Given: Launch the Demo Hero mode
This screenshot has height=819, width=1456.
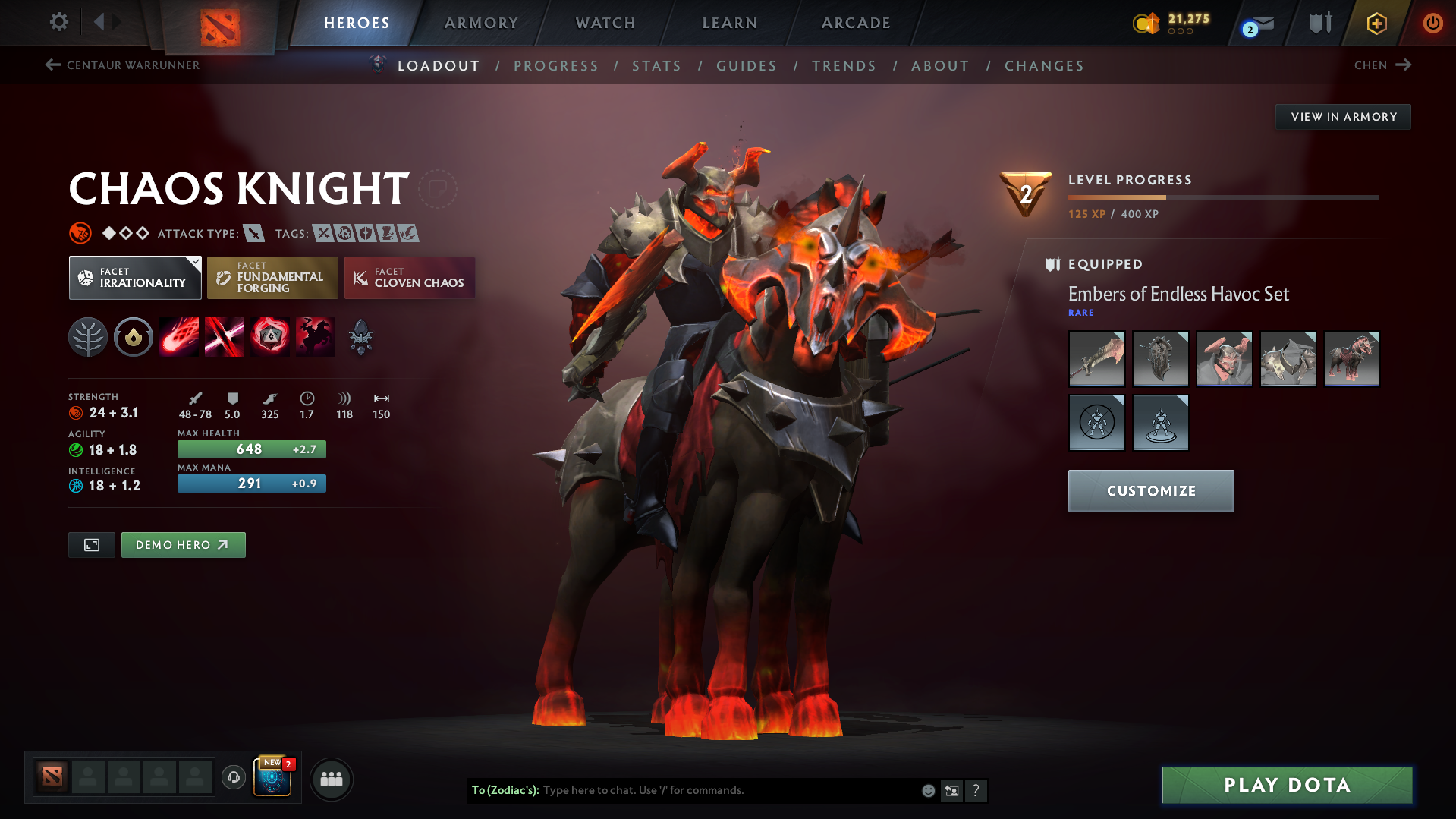Looking at the screenshot, I should (x=183, y=545).
